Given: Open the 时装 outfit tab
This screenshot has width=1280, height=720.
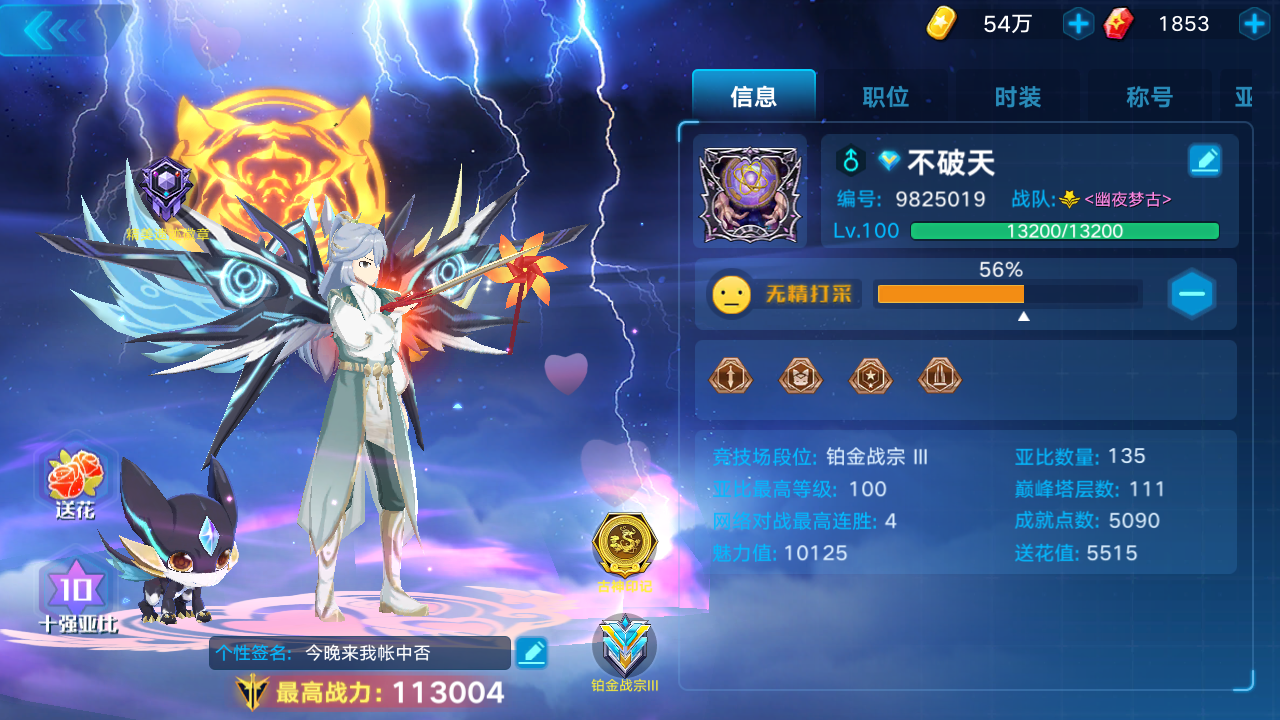Looking at the screenshot, I should [x=1016, y=97].
